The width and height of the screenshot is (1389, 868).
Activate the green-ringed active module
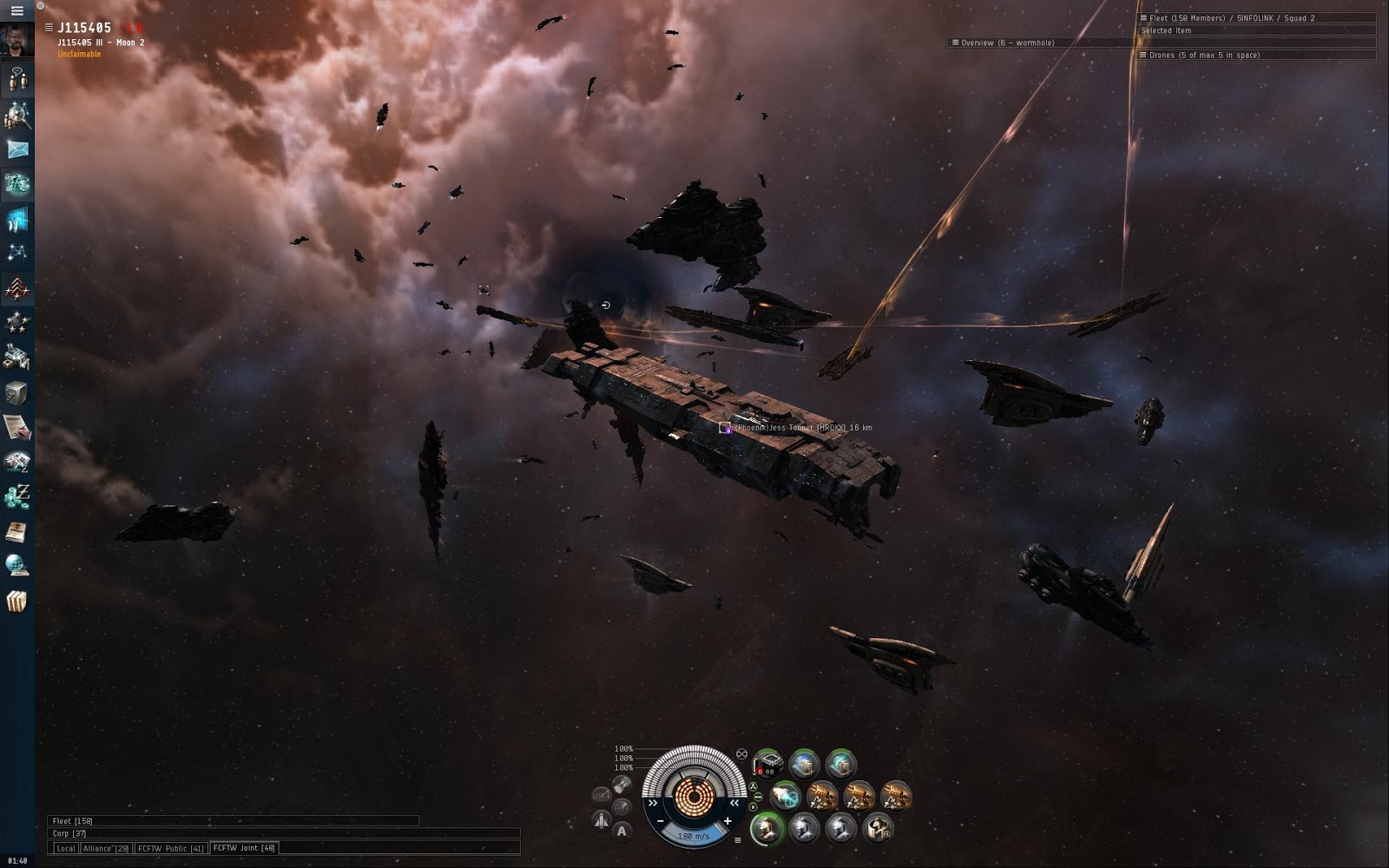point(767,828)
